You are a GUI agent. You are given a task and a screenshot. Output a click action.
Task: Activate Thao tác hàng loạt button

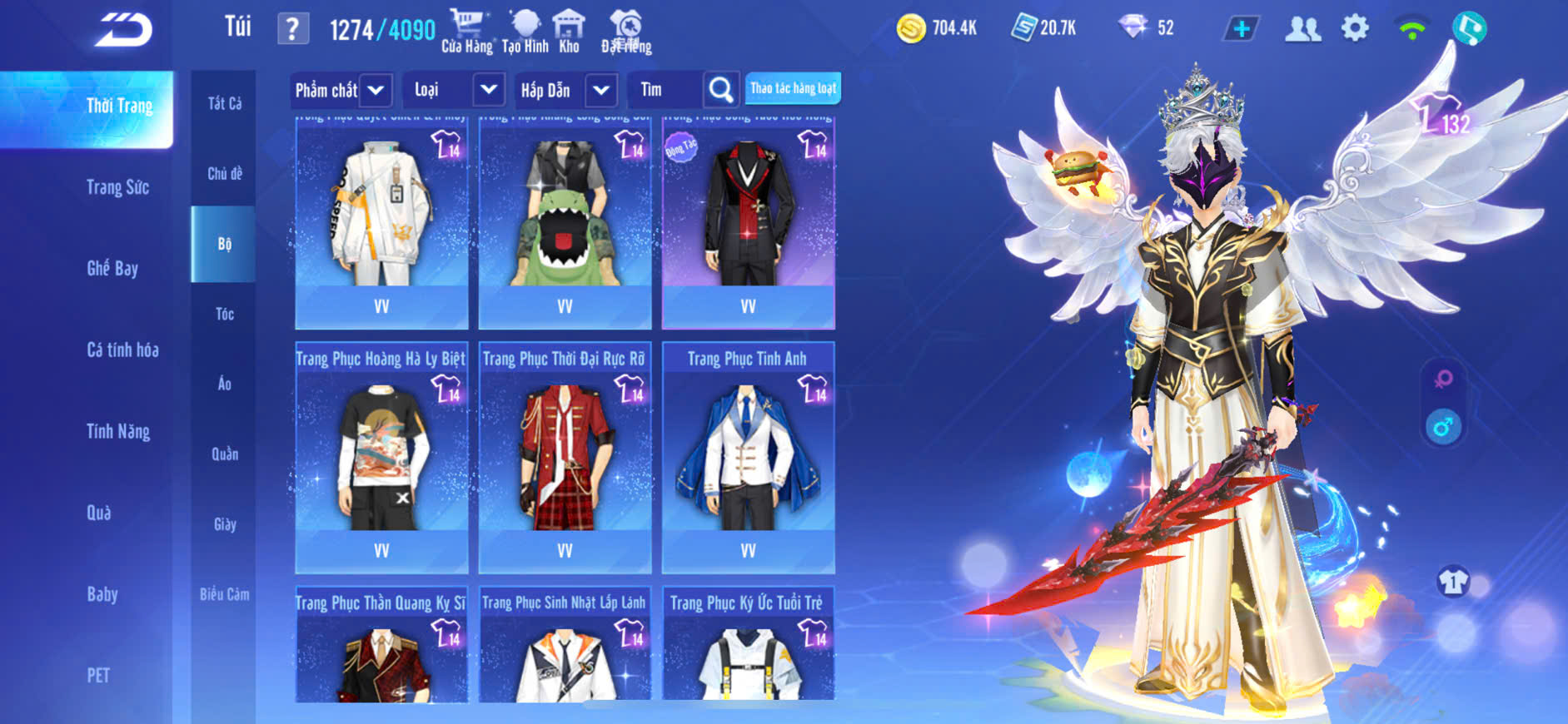(793, 88)
